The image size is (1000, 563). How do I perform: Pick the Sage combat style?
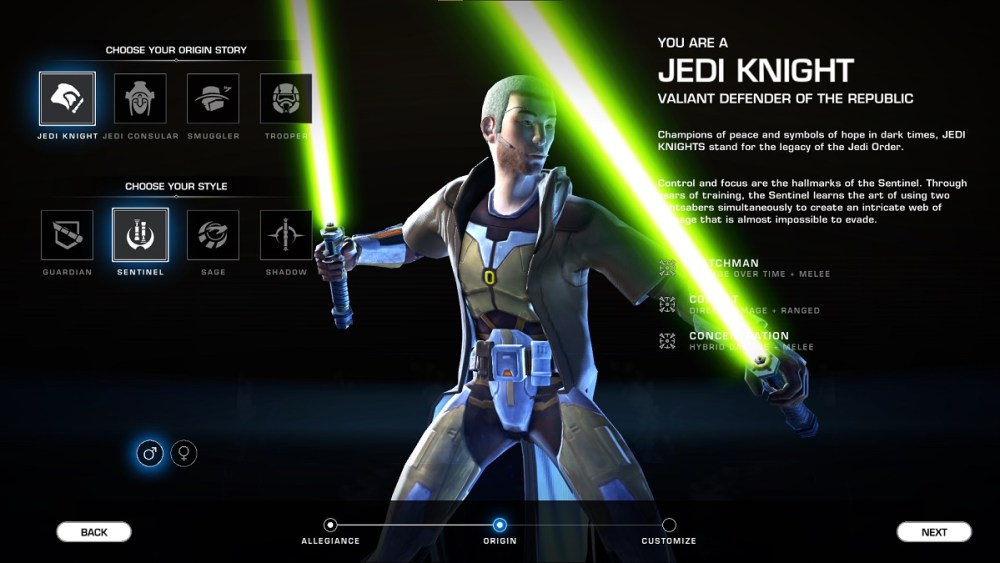213,235
